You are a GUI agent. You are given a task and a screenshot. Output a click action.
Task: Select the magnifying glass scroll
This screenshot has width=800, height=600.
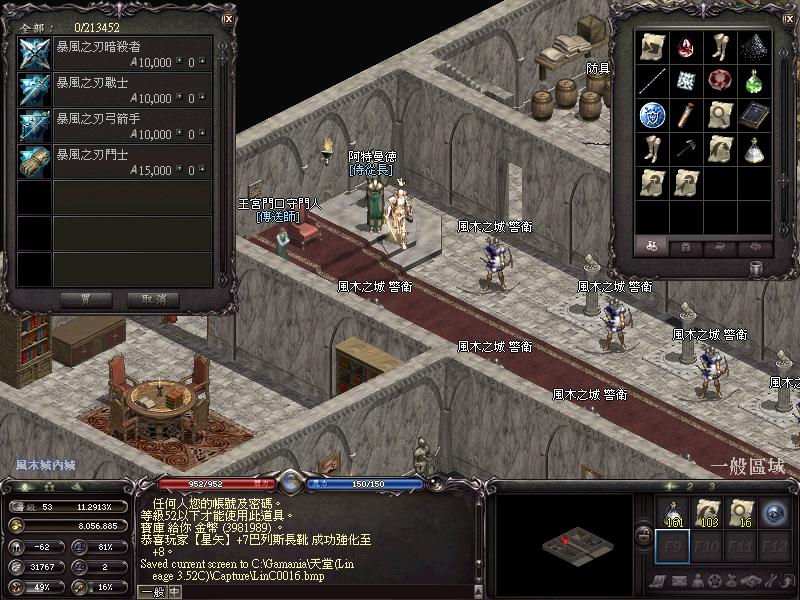coord(720,115)
